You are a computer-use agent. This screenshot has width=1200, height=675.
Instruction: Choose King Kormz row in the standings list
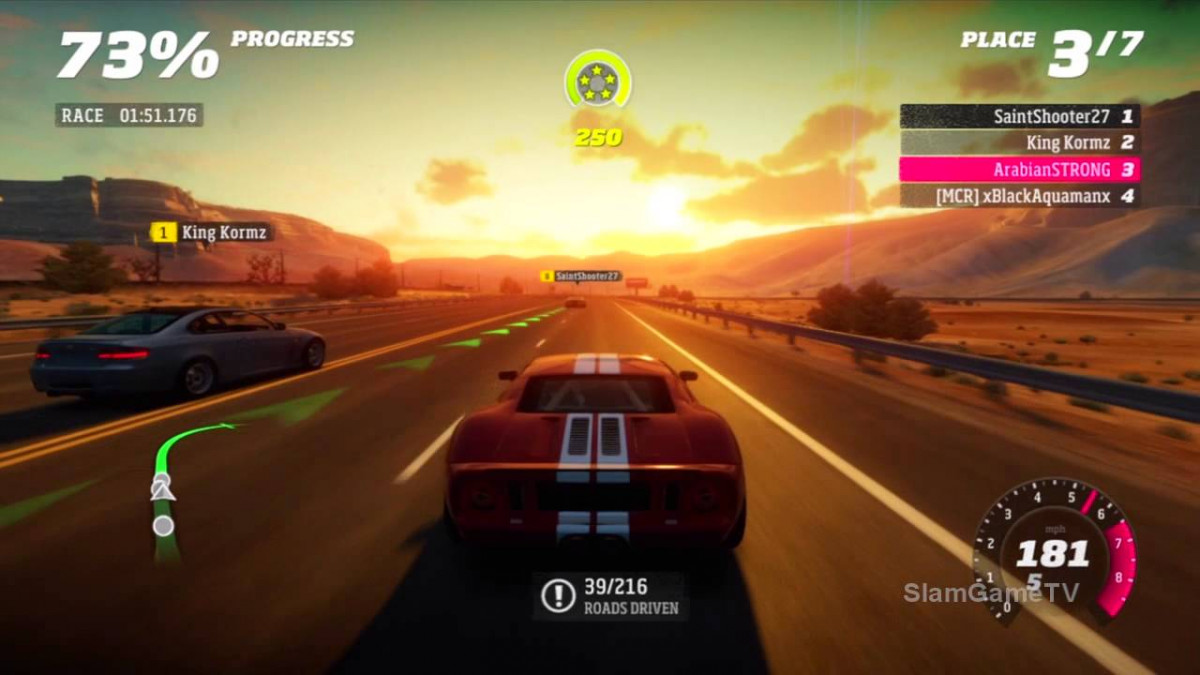(1019, 143)
